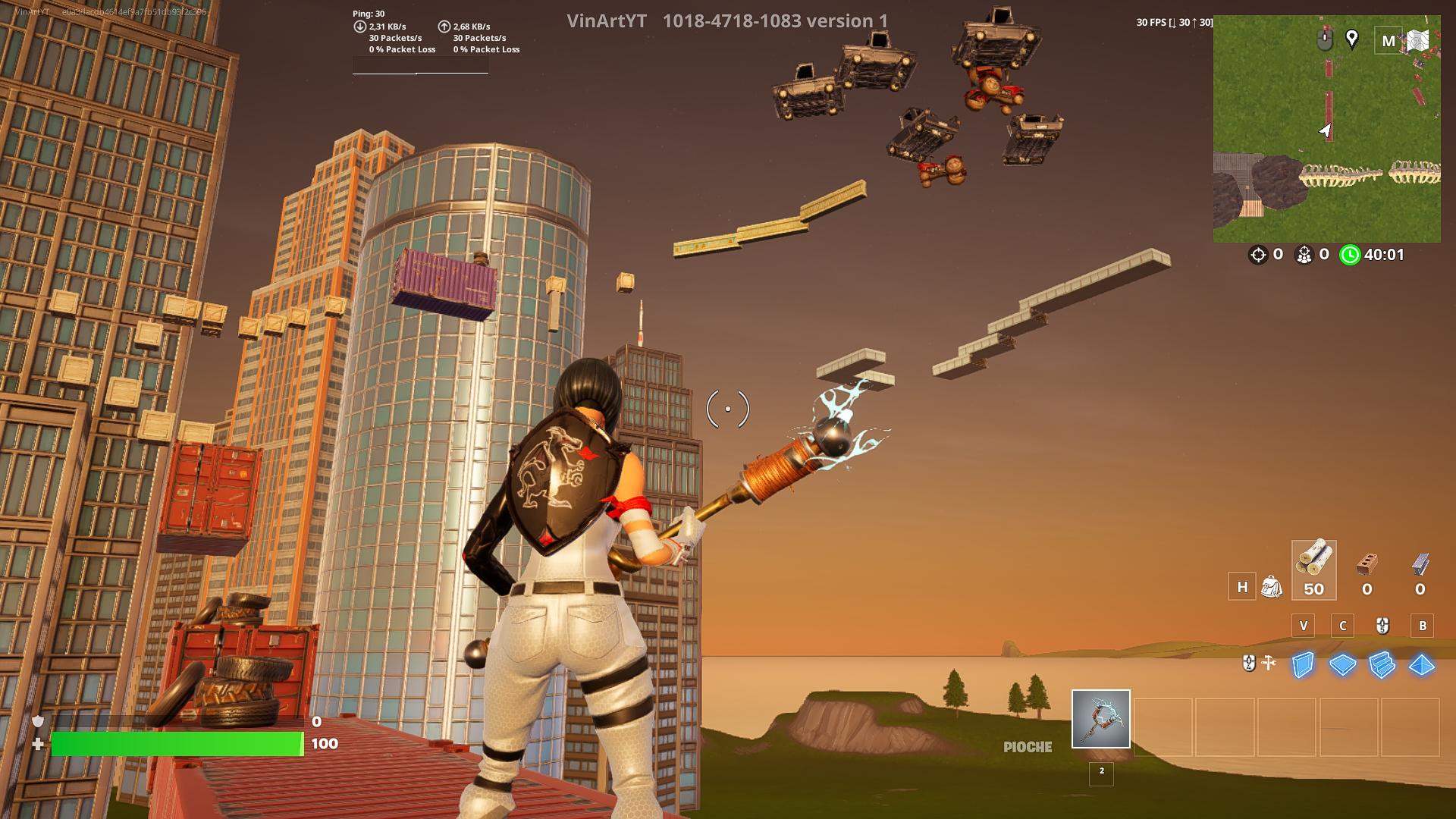Select the edit tool hammer icon
The width and height of the screenshot is (1456, 819).
click(1269, 663)
